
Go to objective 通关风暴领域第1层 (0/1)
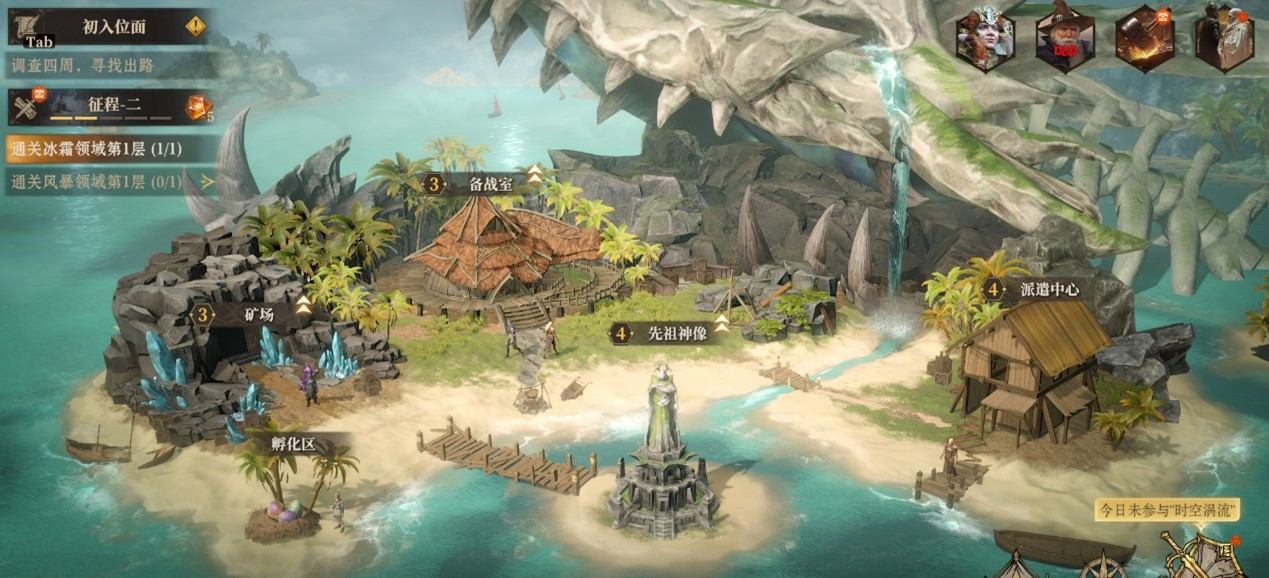click(110, 182)
